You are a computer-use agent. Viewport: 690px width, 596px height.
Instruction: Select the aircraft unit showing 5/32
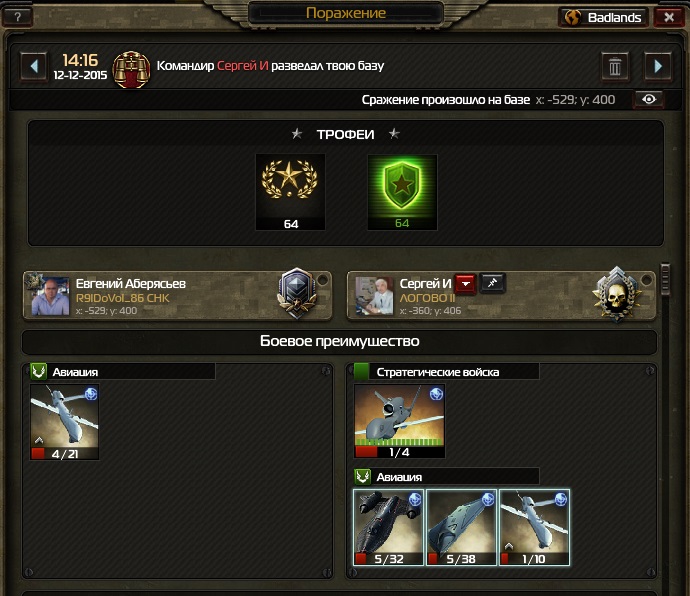click(x=389, y=527)
